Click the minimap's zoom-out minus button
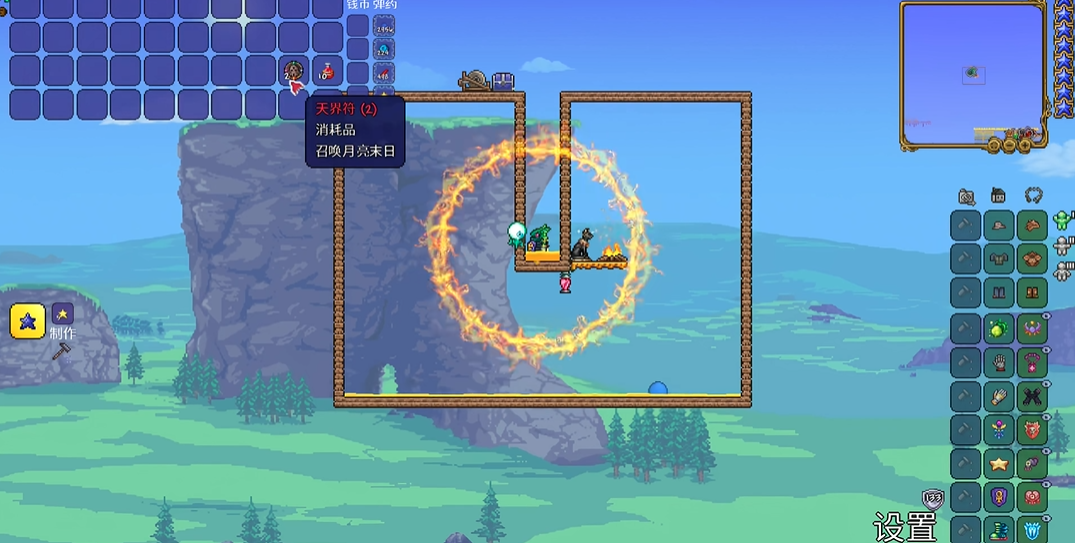Viewport: 1075px width, 543px height. point(1010,145)
